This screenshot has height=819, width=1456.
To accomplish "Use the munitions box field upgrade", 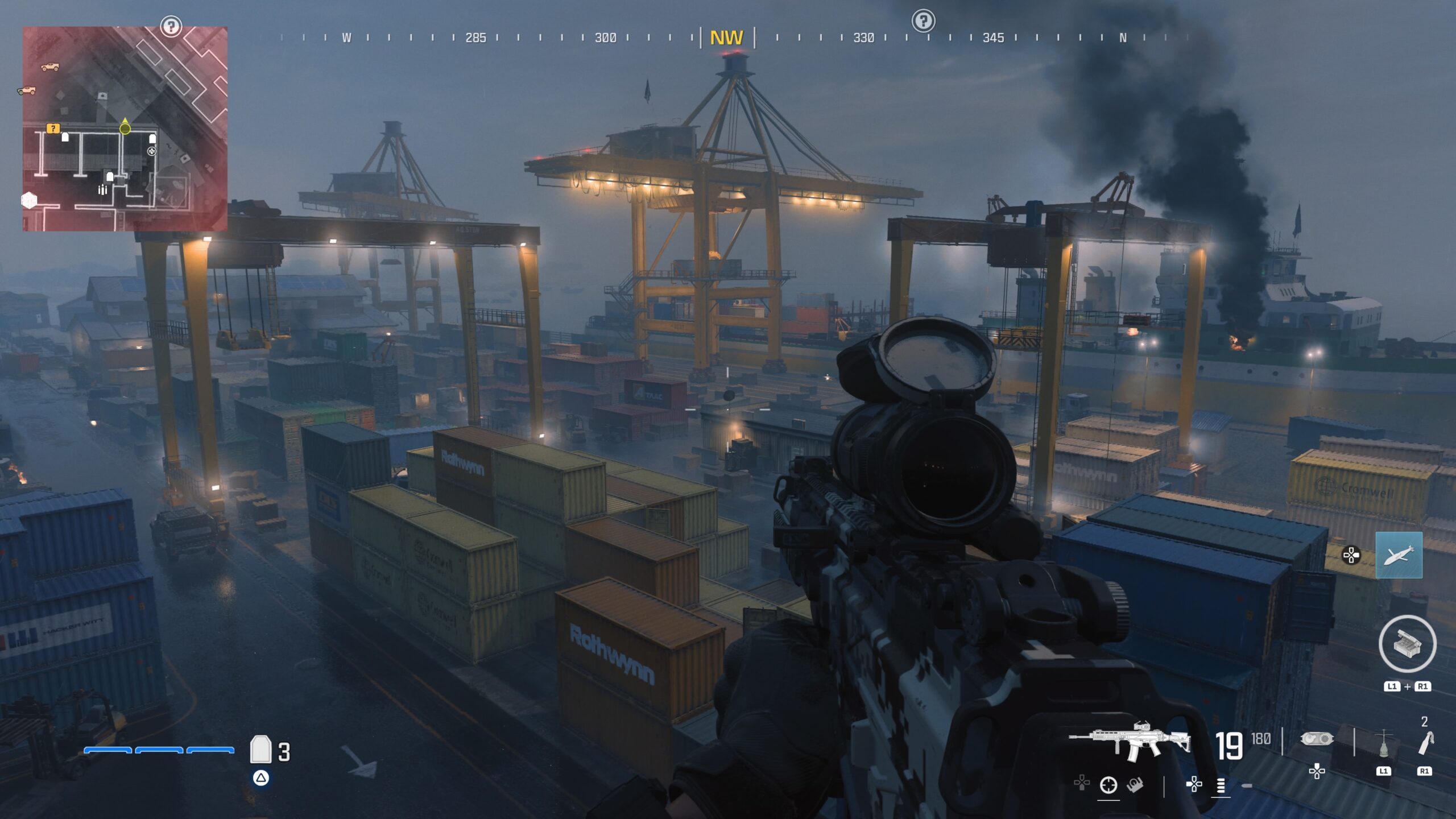I will click(x=1407, y=644).
